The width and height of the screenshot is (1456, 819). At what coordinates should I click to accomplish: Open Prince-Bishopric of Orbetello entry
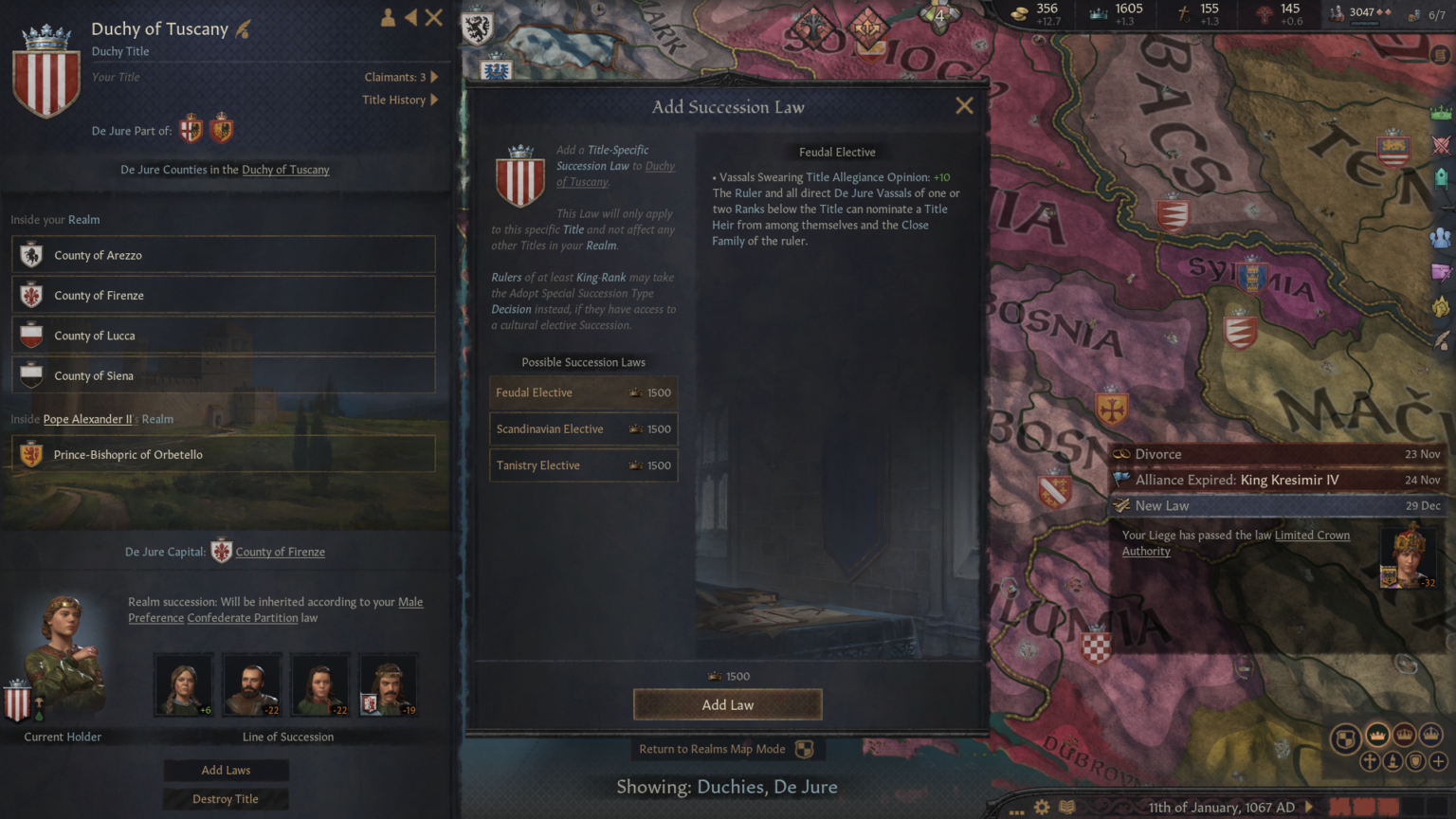click(224, 455)
